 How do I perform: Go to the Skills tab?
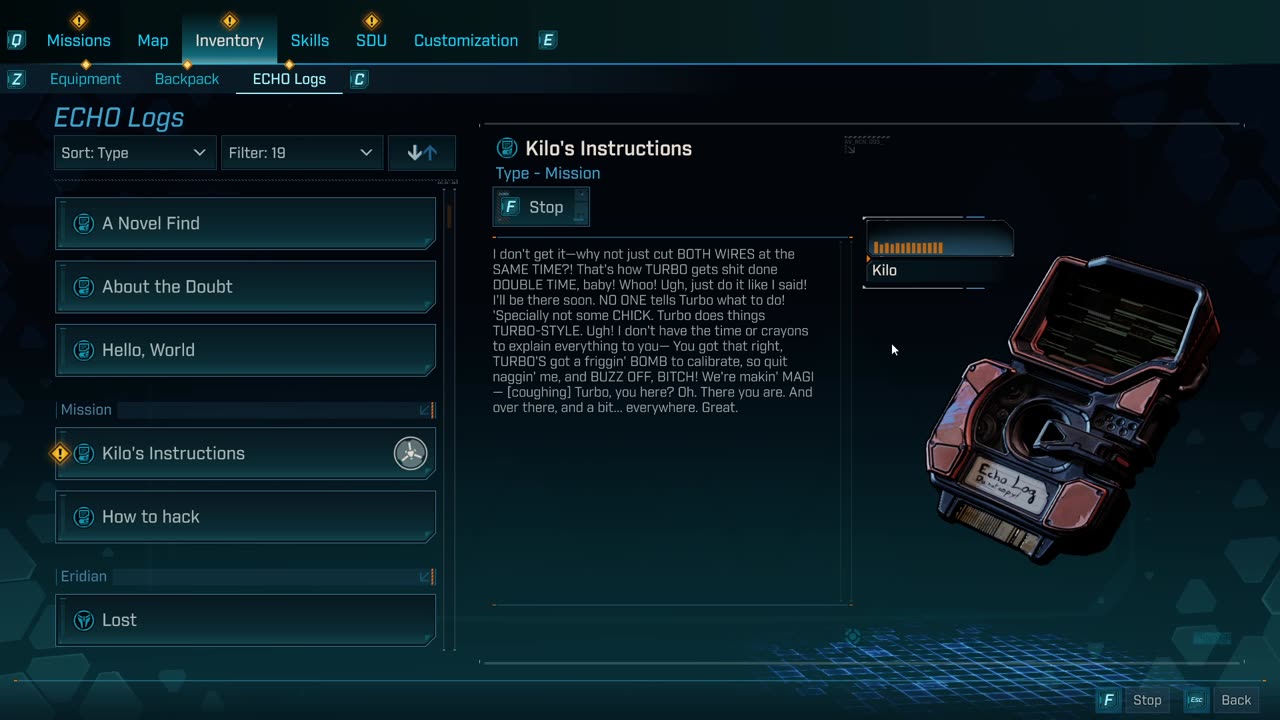[310, 40]
